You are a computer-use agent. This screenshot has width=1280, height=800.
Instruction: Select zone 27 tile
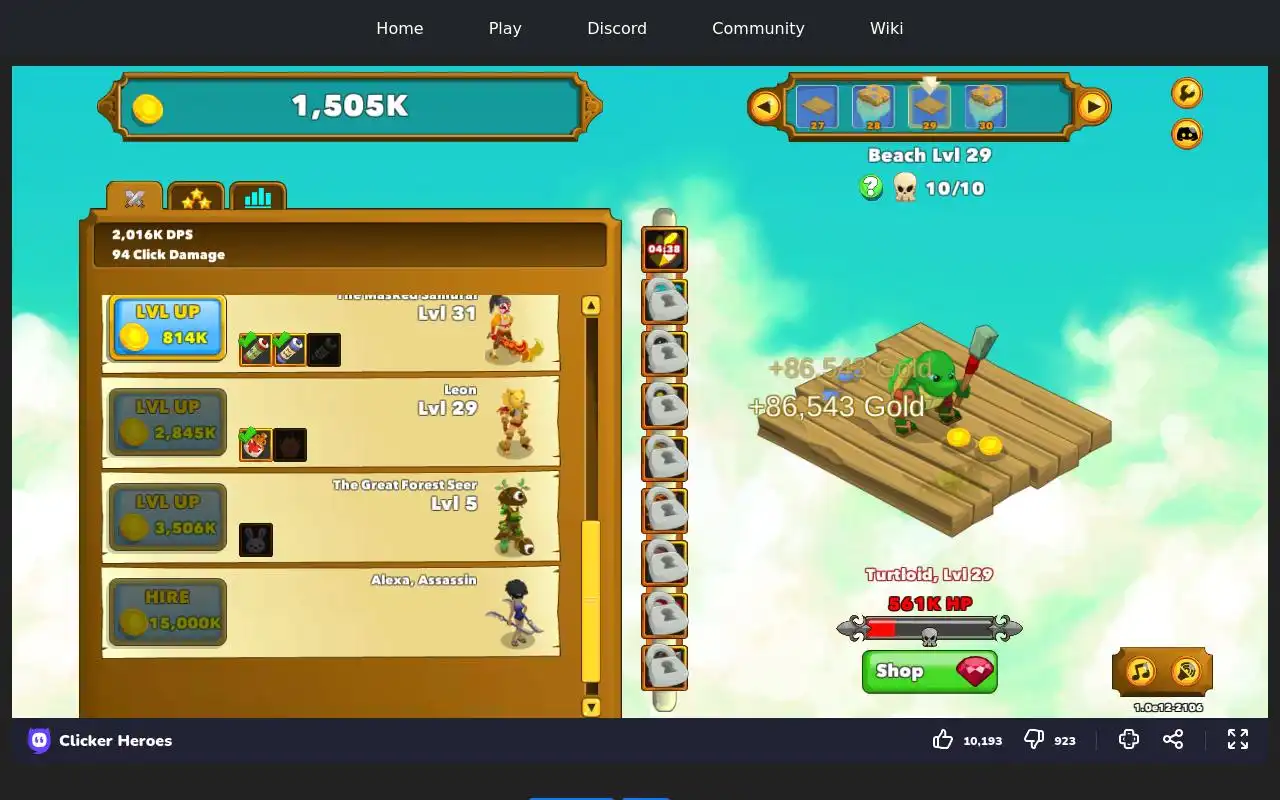pos(817,107)
